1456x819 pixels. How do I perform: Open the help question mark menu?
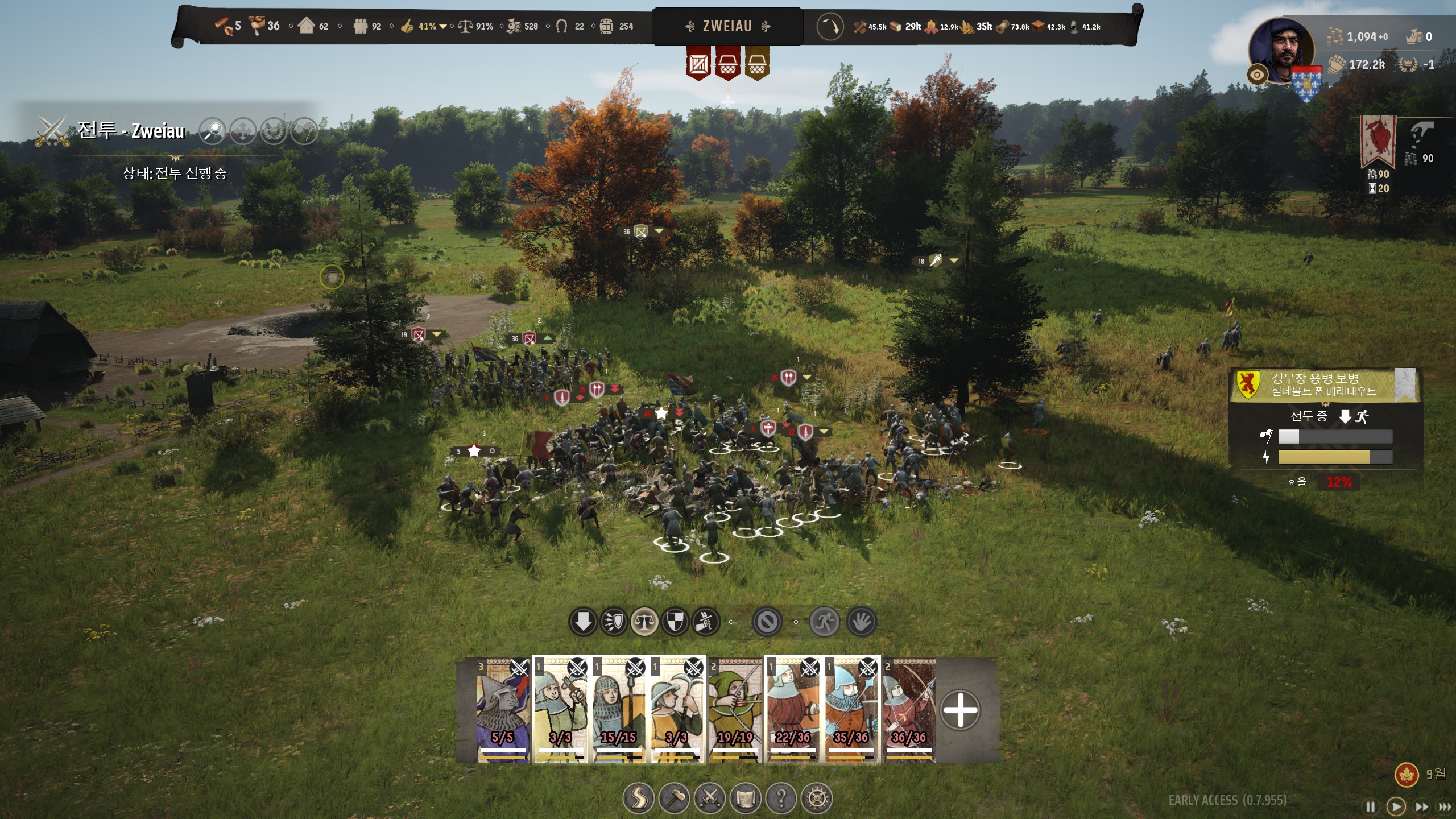(781, 799)
